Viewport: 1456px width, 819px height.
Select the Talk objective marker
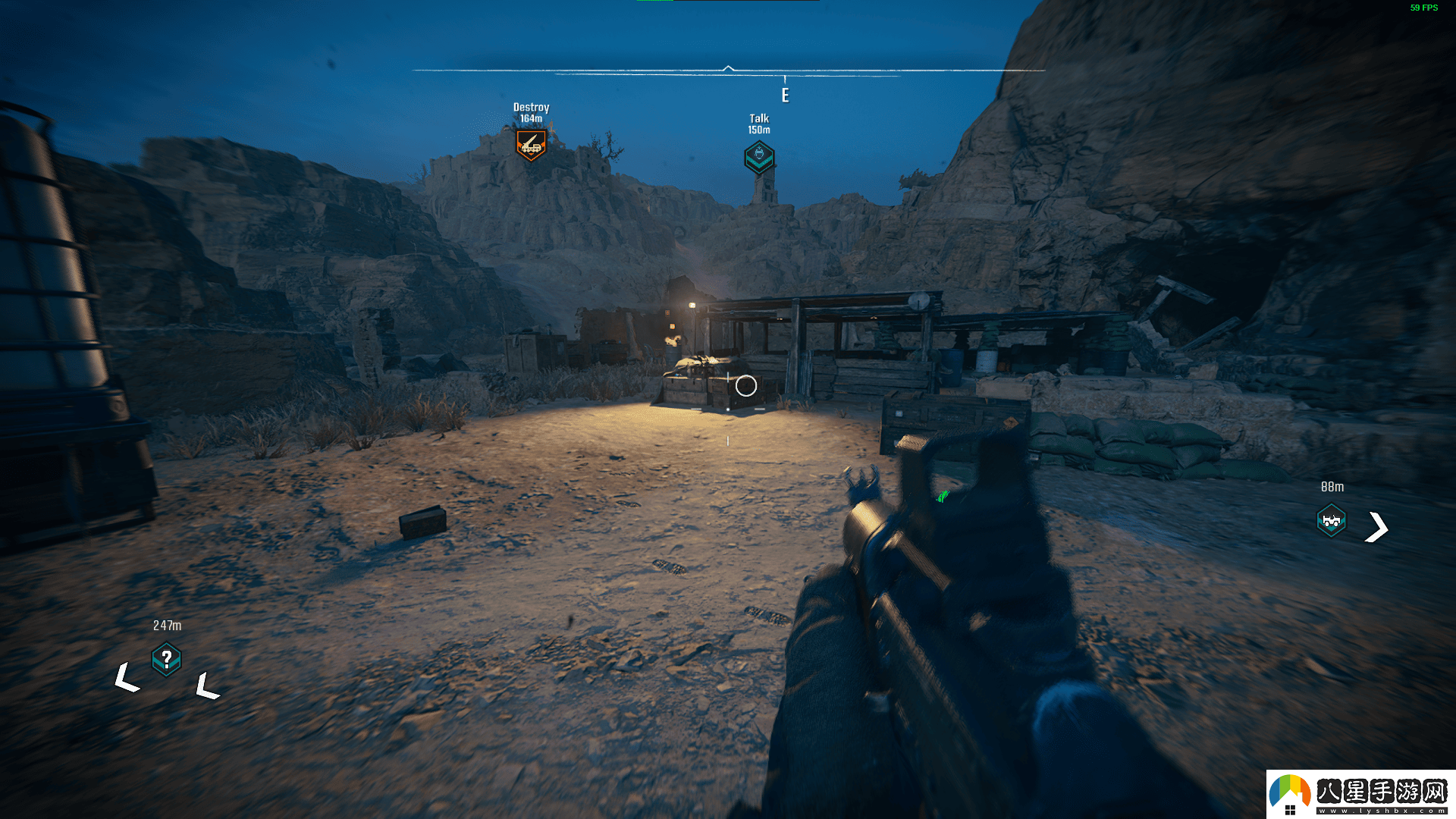tap(759, 157)
